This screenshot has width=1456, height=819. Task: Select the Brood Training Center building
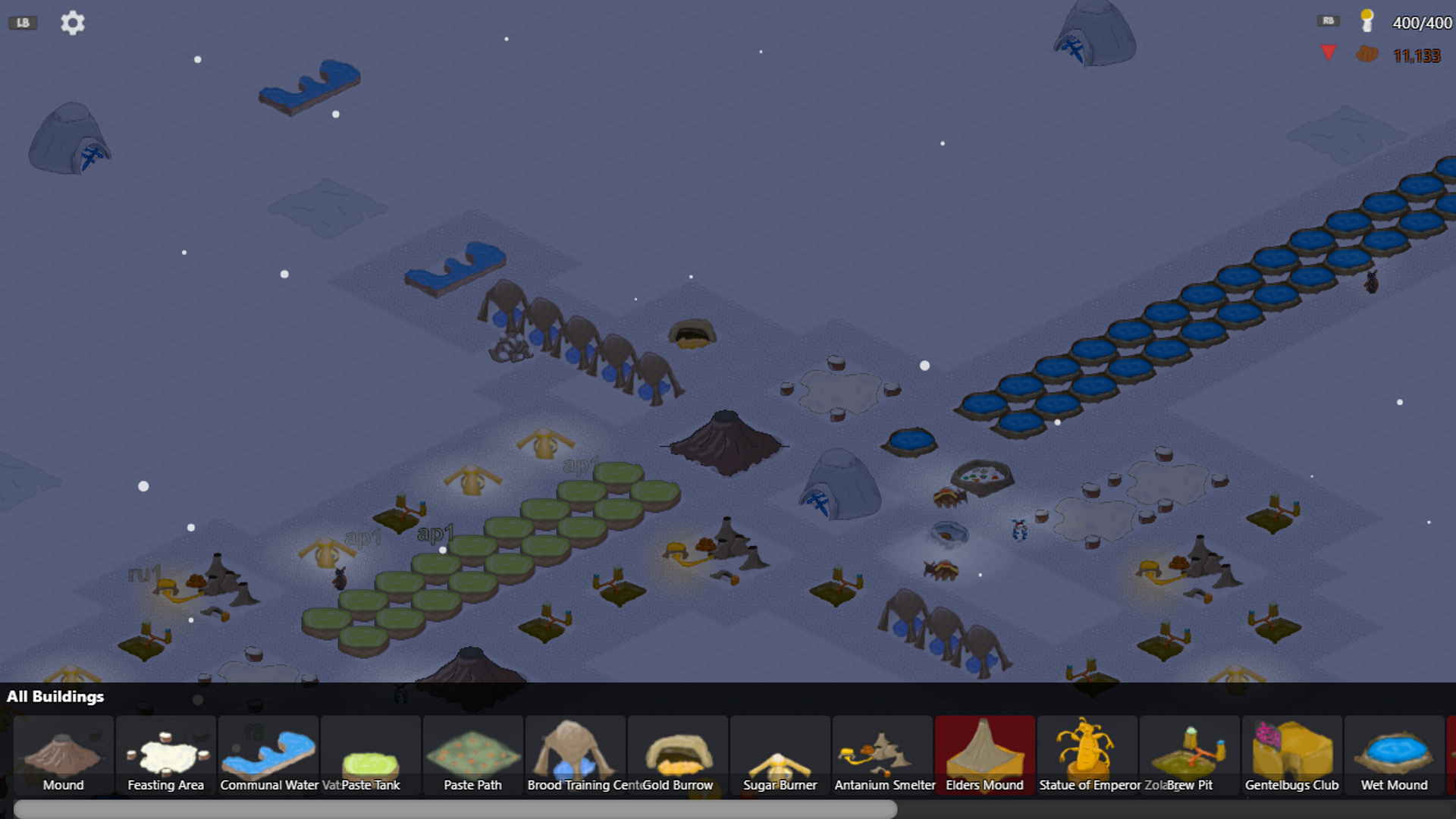point(576,756)
